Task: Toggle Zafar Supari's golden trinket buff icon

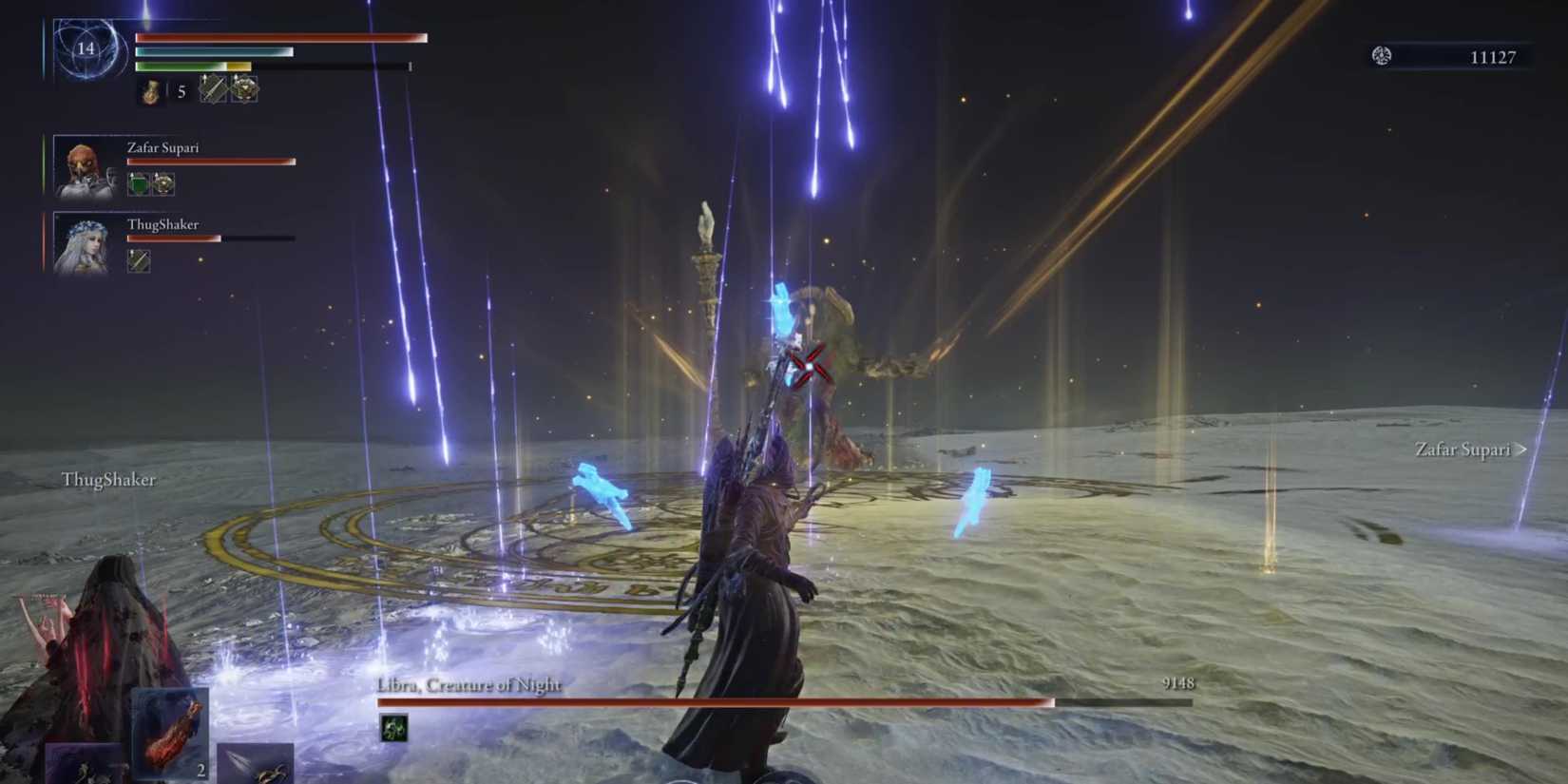Action: [x=163, y=182]
